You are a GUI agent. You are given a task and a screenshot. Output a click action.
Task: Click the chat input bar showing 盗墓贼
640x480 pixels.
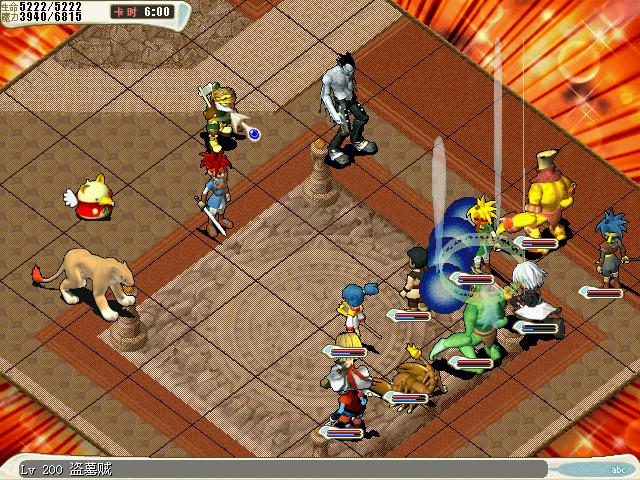click(x=280, y=469)
